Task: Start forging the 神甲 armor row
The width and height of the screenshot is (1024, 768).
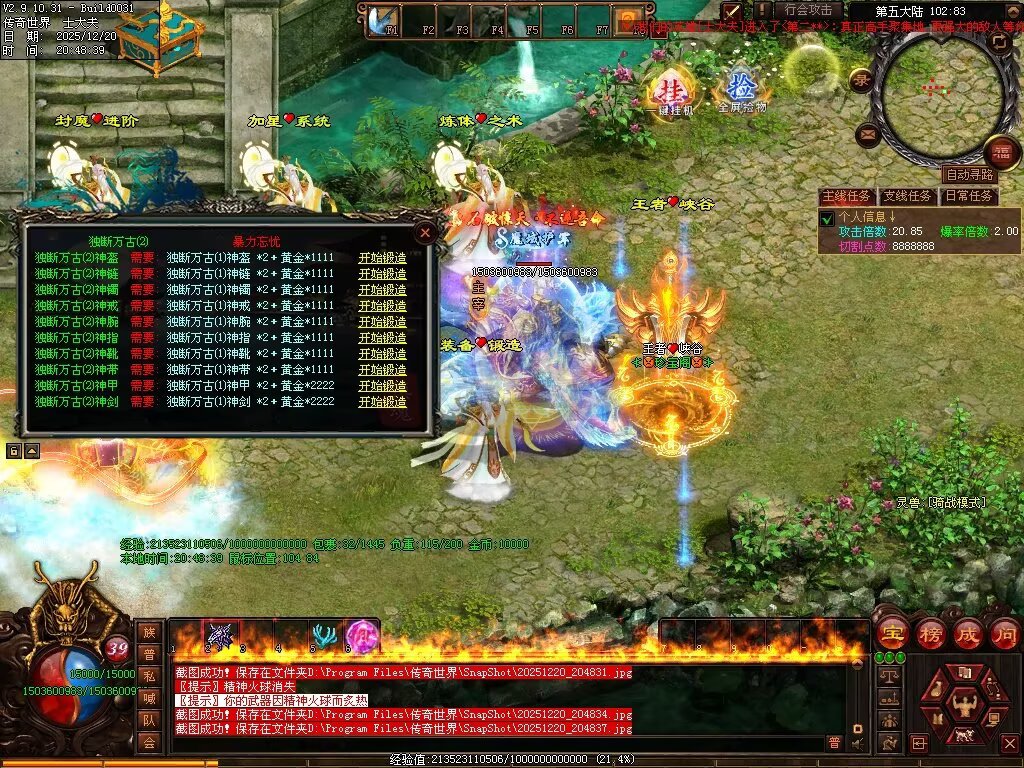Action: pyautogui.click(x=383, y=386)
